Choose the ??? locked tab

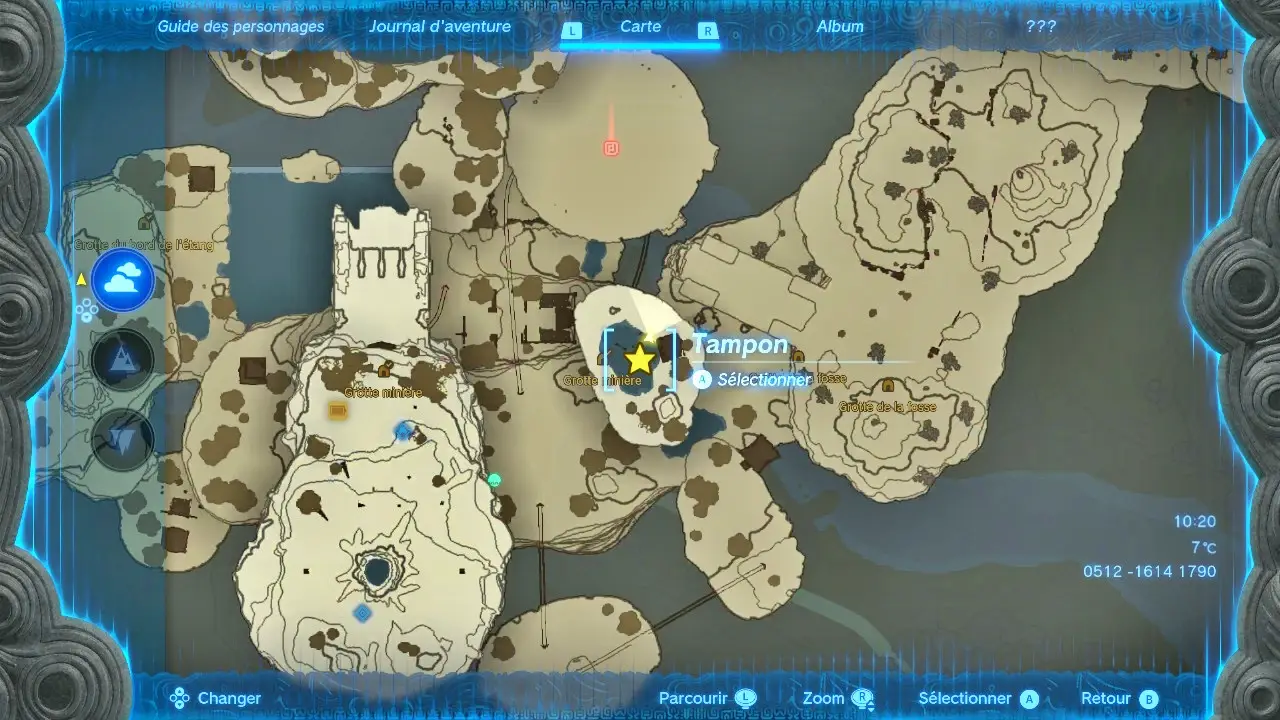[1041, 27]
